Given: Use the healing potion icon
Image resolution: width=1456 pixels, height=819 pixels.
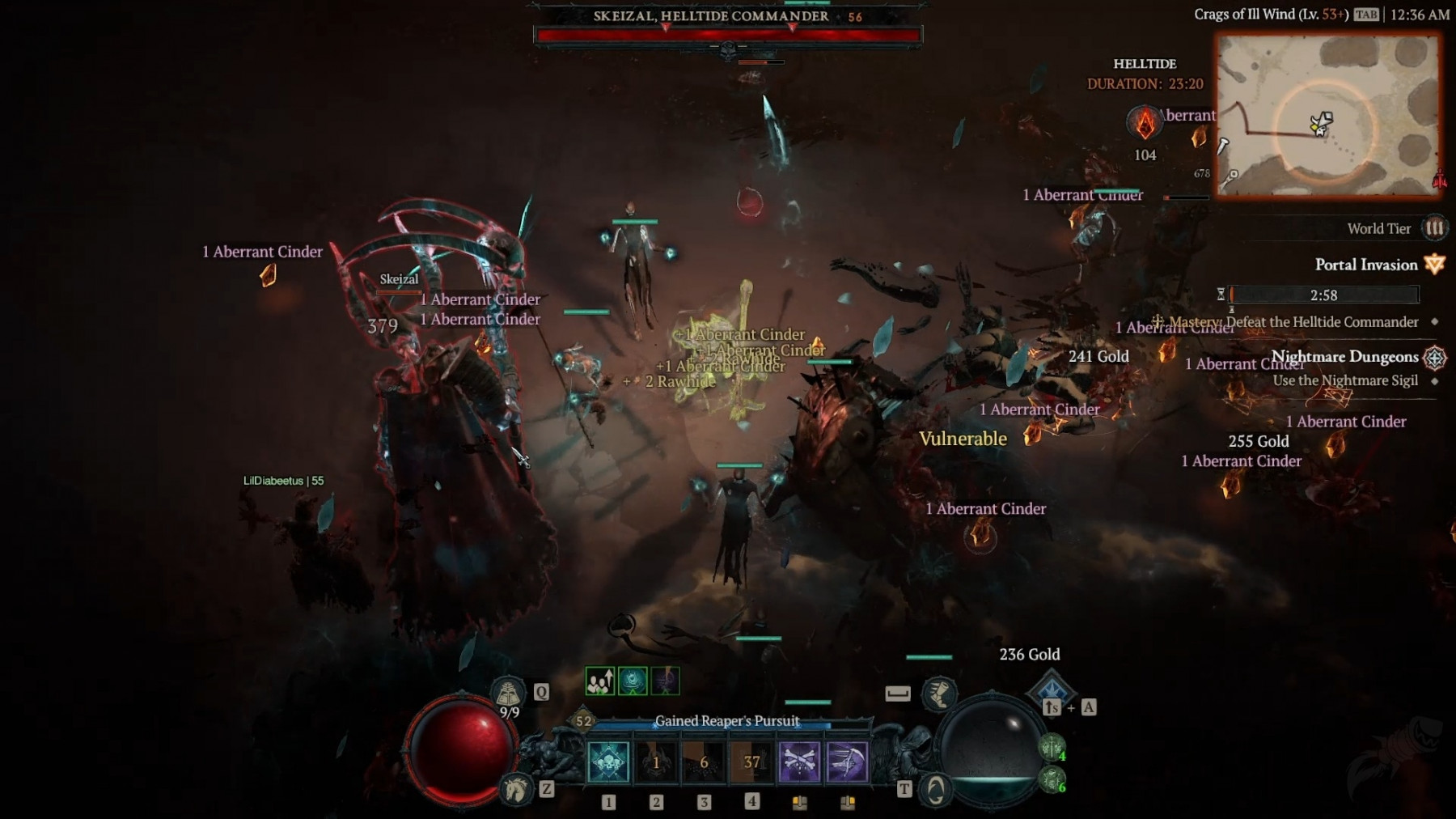Looking at the screenshot, I should tap(508, 694).
